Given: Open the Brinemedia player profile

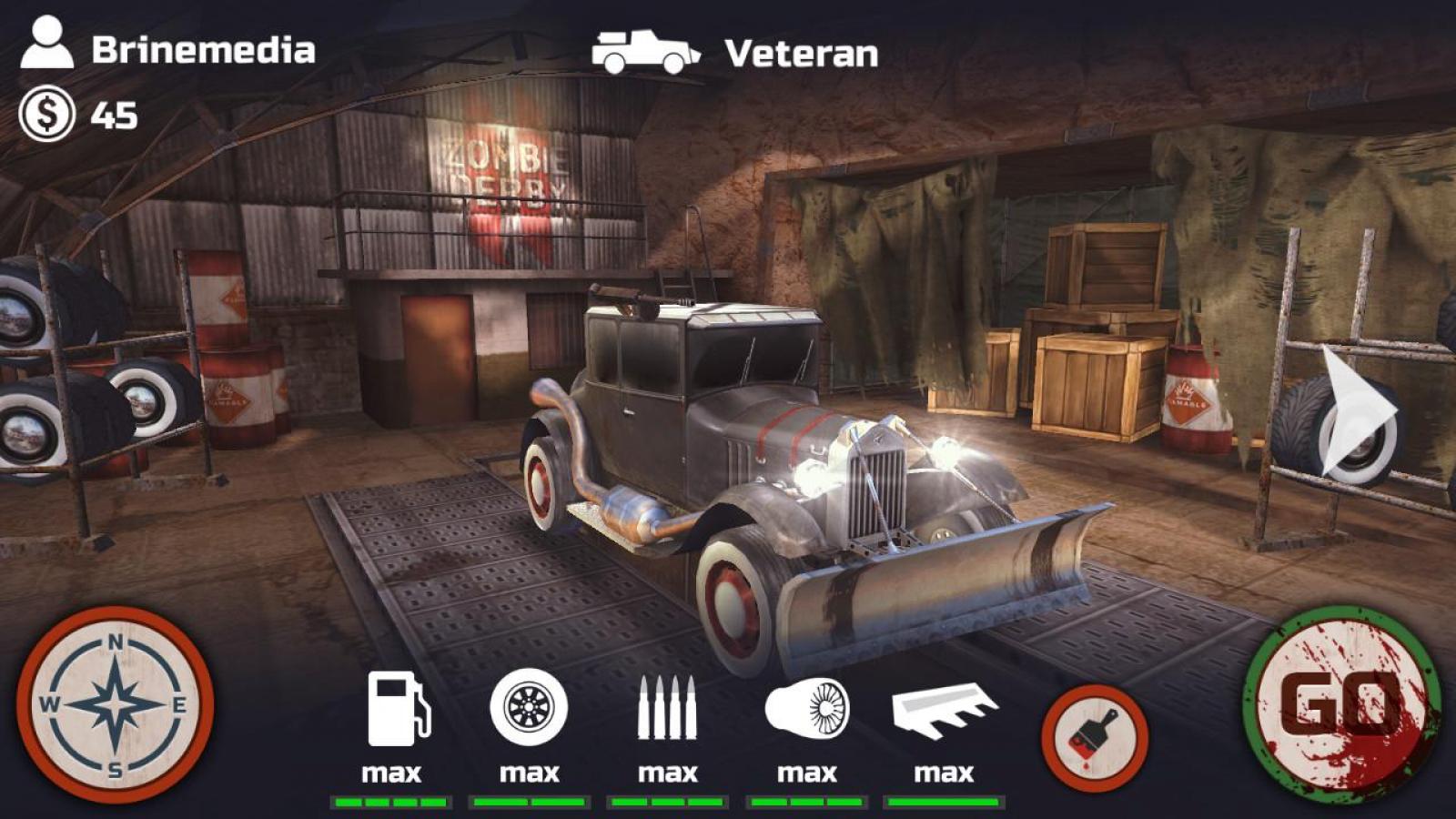Looking at the screenshot, I should tap(168, 47).
